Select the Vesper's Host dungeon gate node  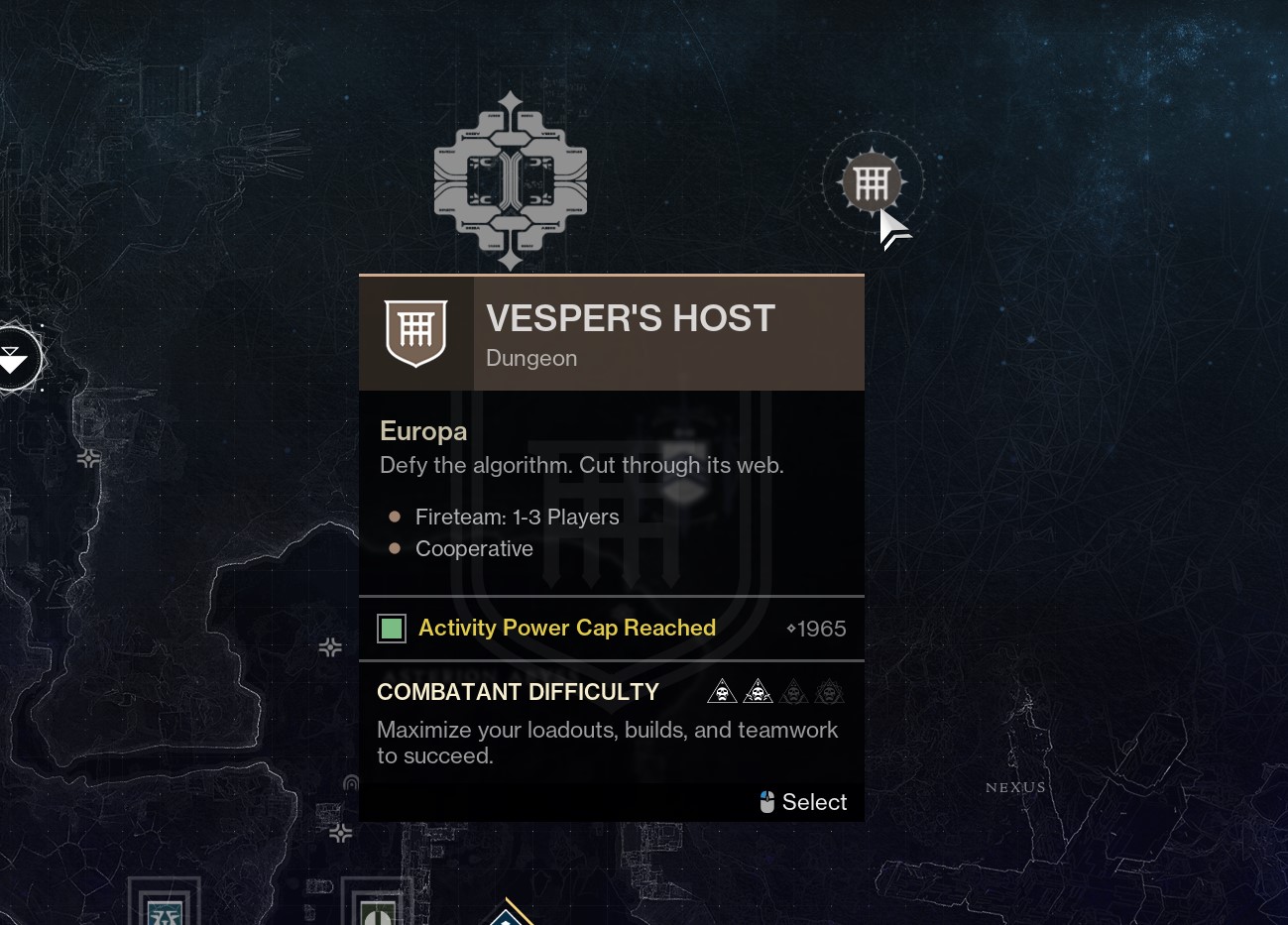(x=872, y=182)
